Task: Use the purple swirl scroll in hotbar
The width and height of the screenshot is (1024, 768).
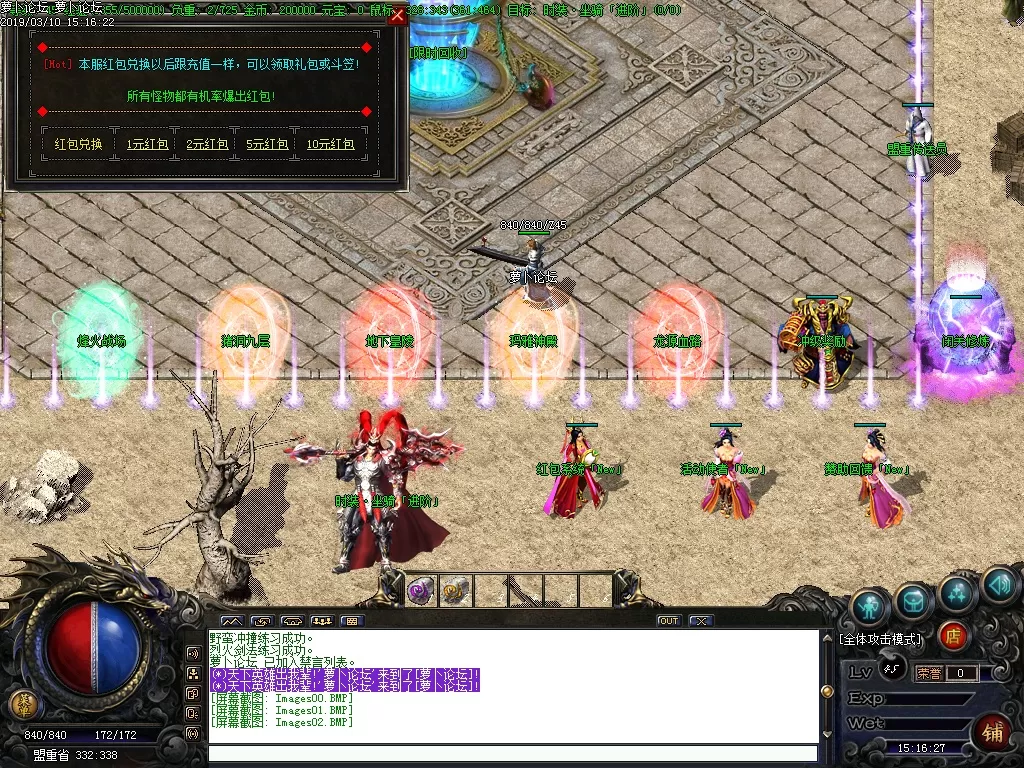Action: click(420, 590)
